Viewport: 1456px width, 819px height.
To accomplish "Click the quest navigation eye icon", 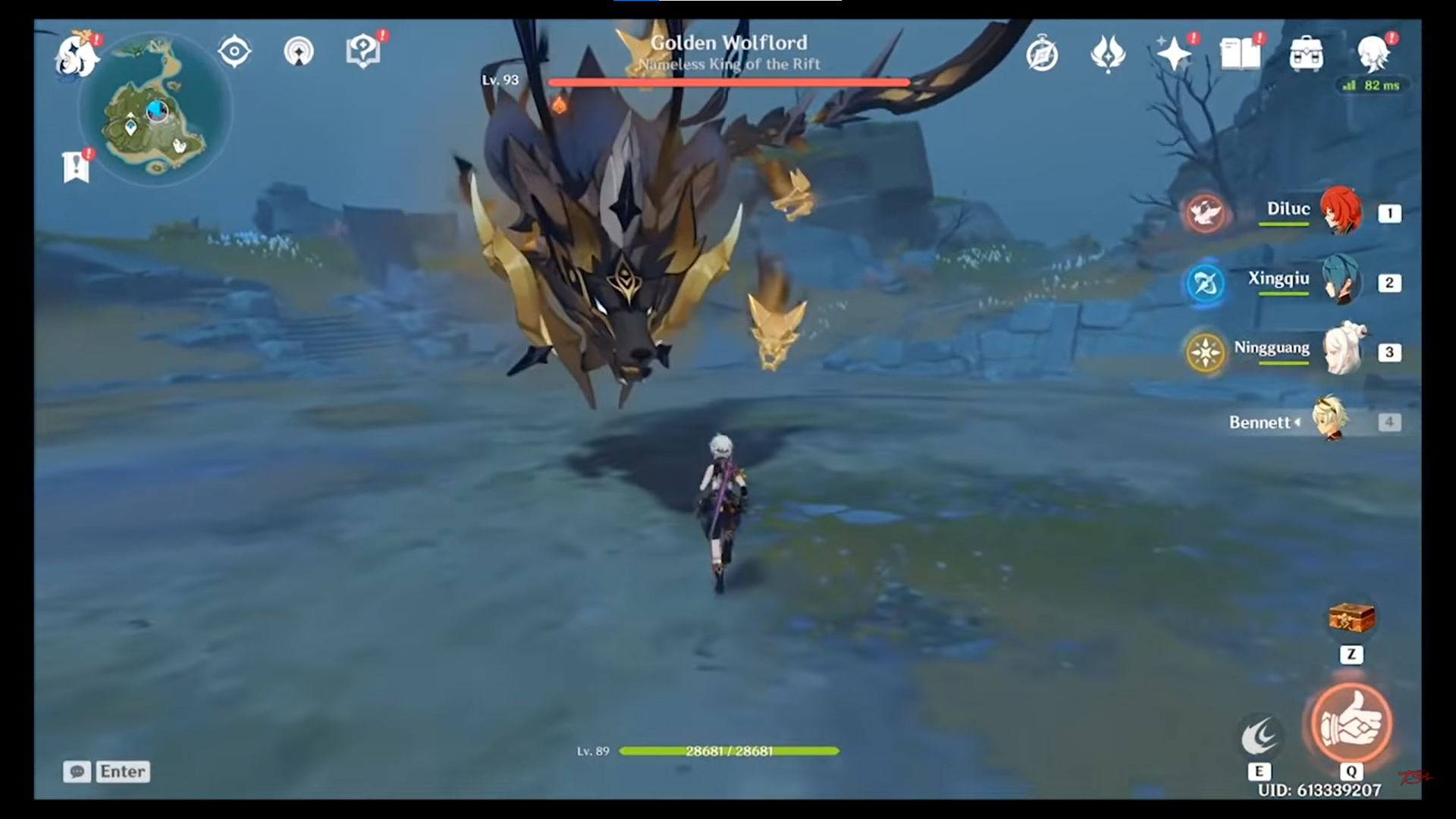I will pos(234,52).
